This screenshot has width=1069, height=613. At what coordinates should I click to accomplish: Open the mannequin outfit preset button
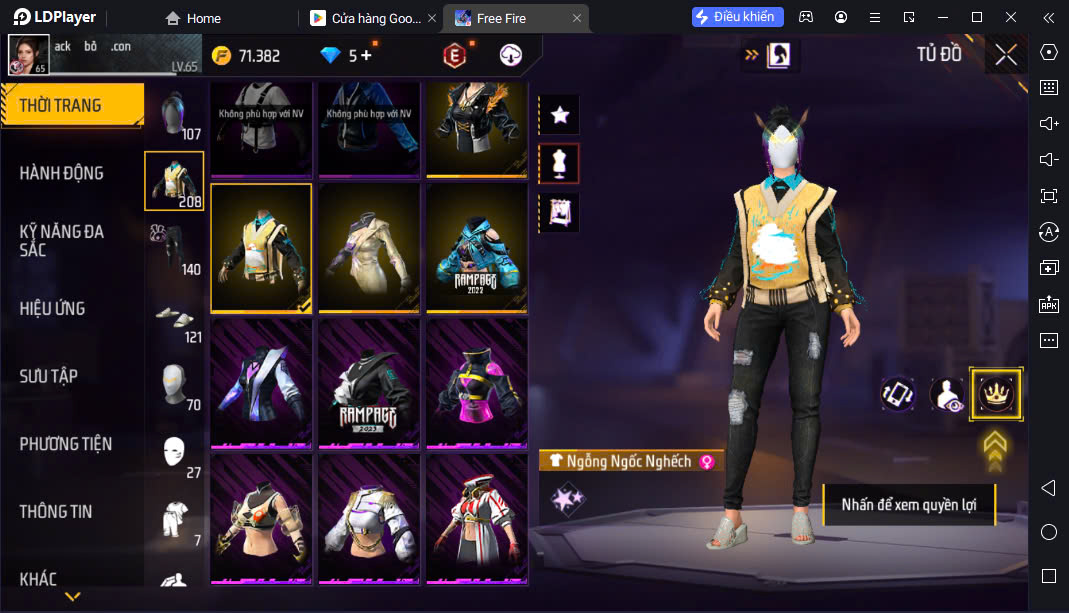tap(560, 163)
